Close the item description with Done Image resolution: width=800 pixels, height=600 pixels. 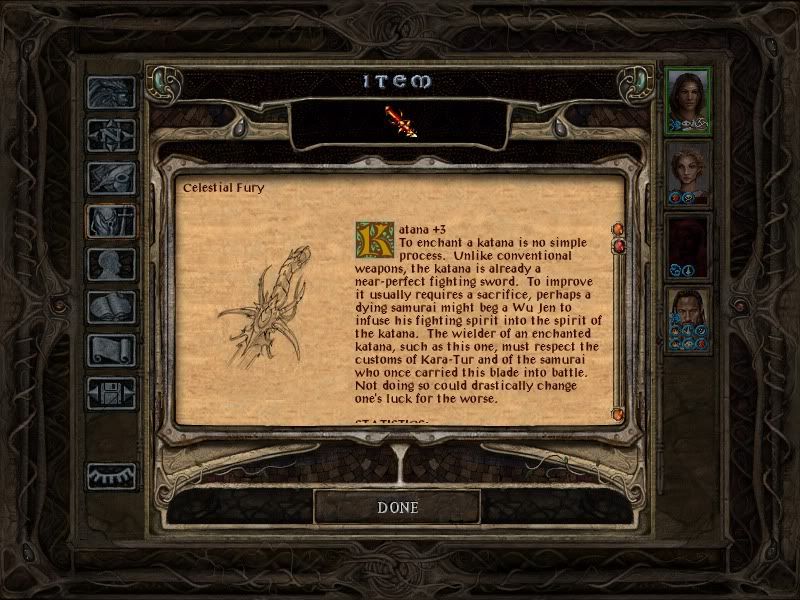(x=397, y=507)
